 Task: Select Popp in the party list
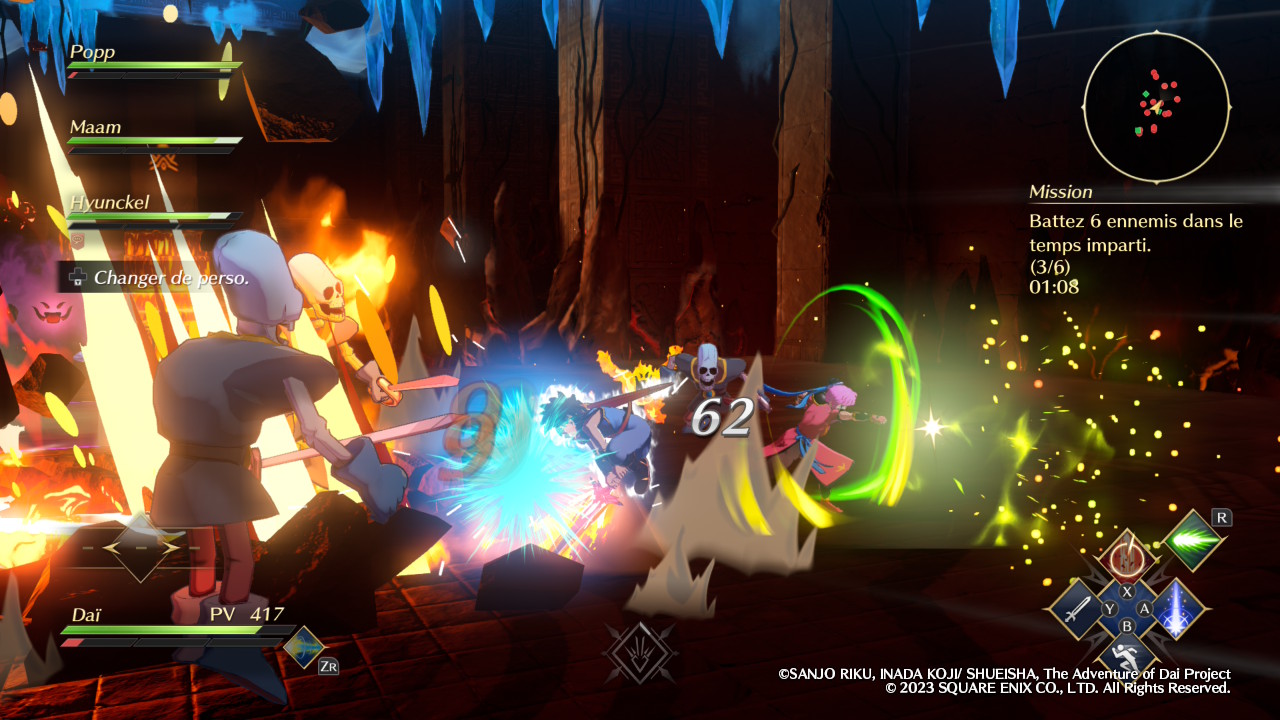coord(93,53)
